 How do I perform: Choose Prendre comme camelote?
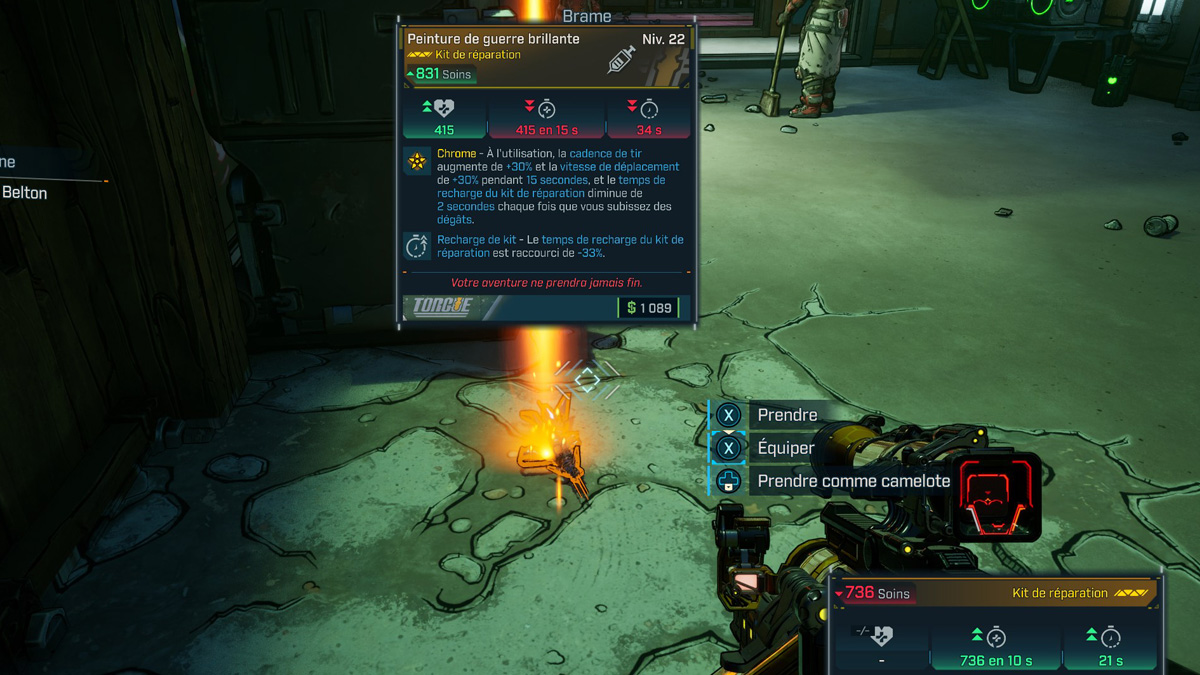852,481
